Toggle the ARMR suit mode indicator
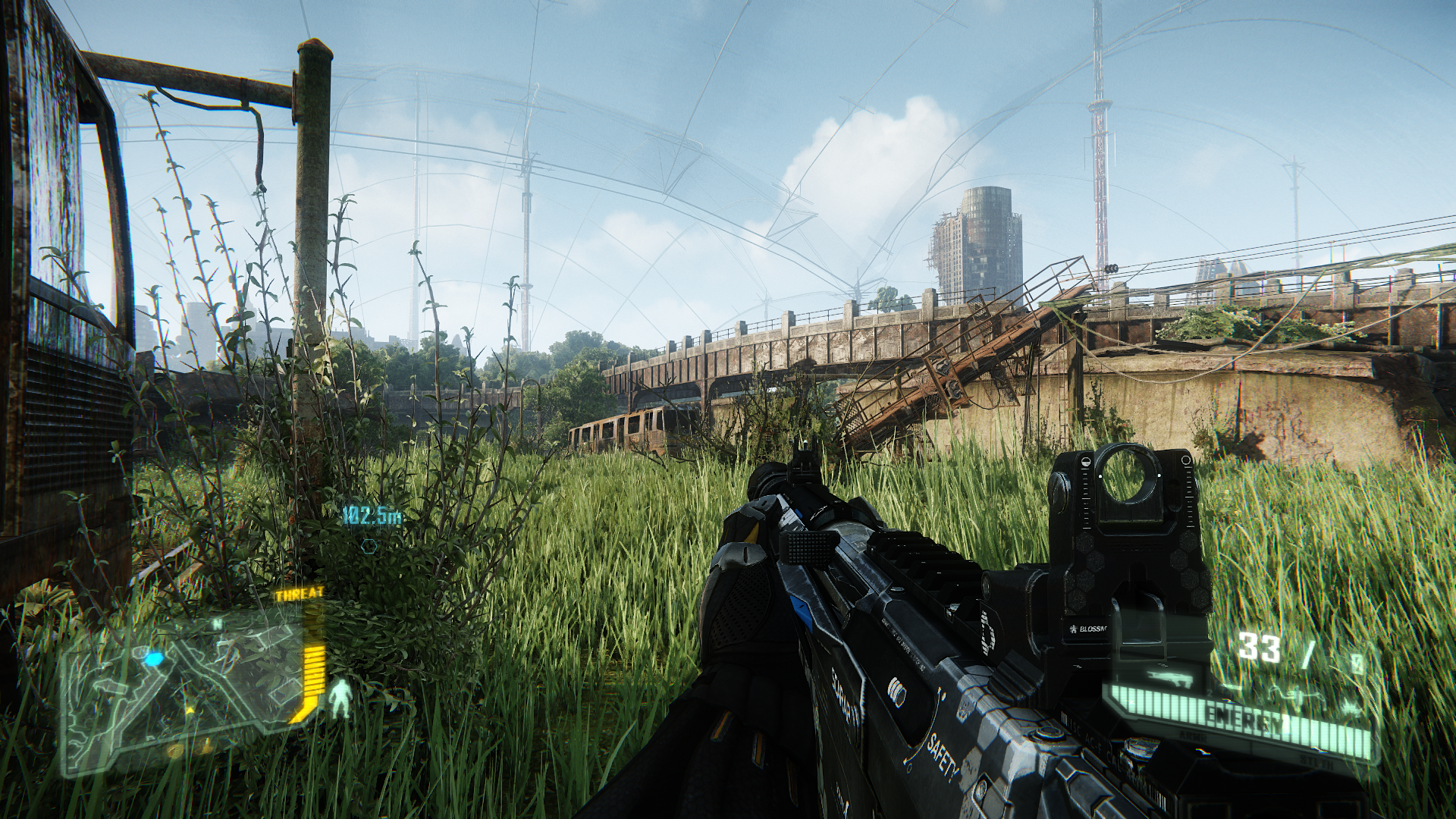This screenshot has width=1456, height=819. tap(1194, 736)
